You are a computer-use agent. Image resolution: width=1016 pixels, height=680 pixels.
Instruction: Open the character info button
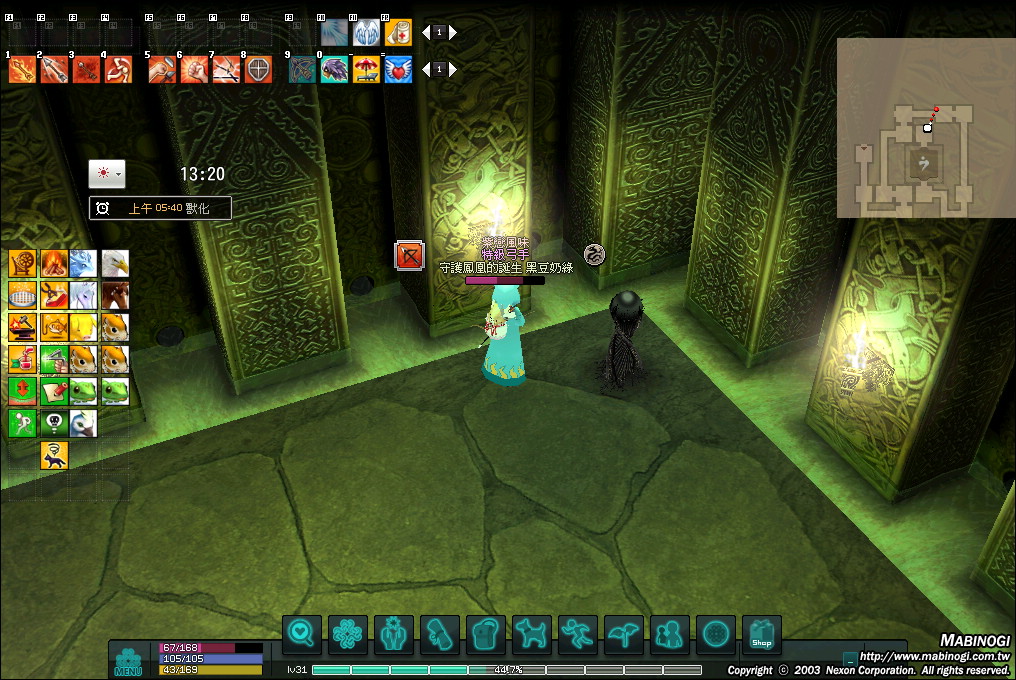click(x=394, y=634)
